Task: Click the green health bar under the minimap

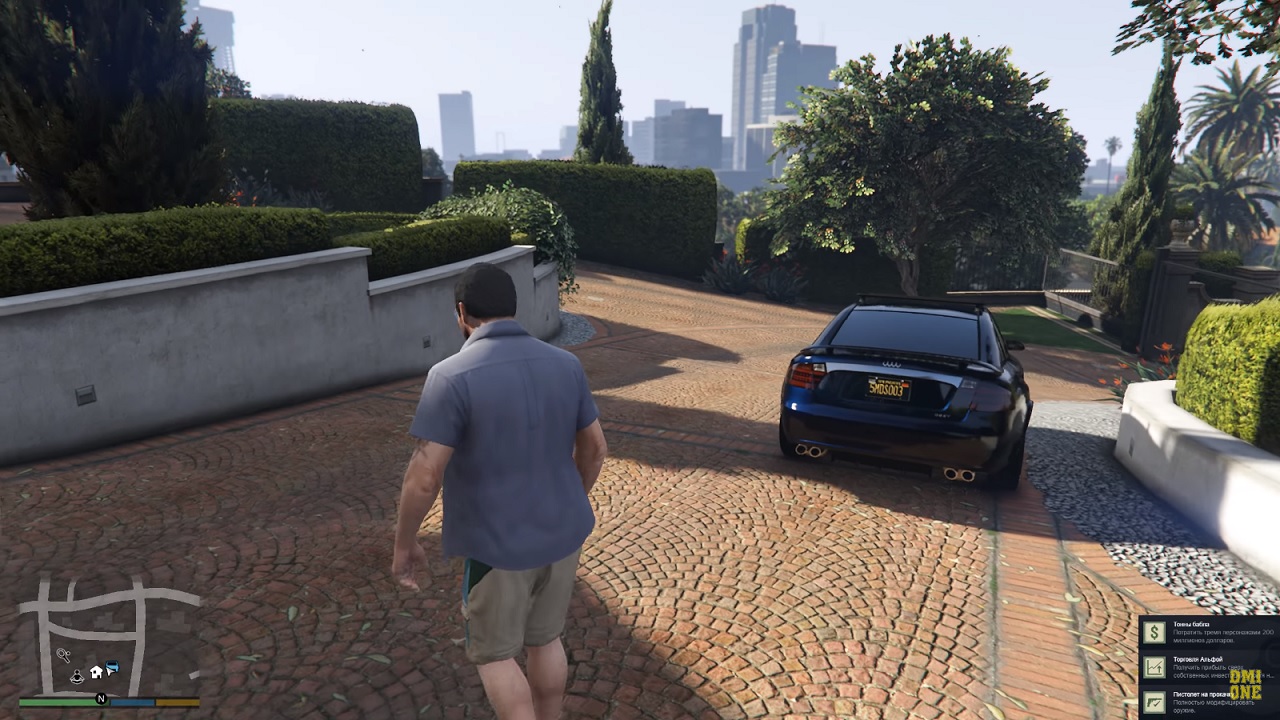Action: pyautogui.click(x=62, y=702)
